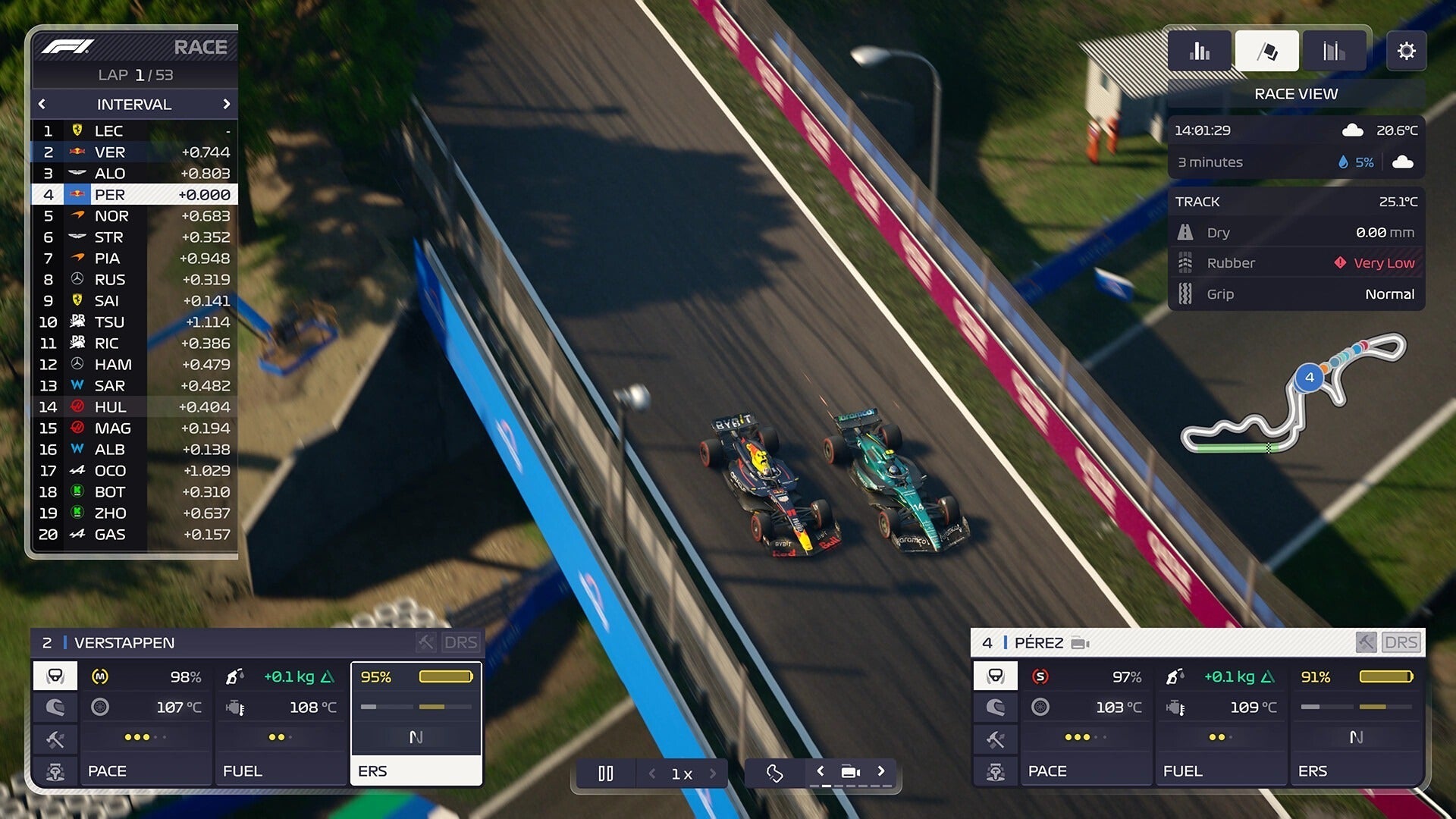
Task: Select PER row in the standings list
Action: pos(133,195)
